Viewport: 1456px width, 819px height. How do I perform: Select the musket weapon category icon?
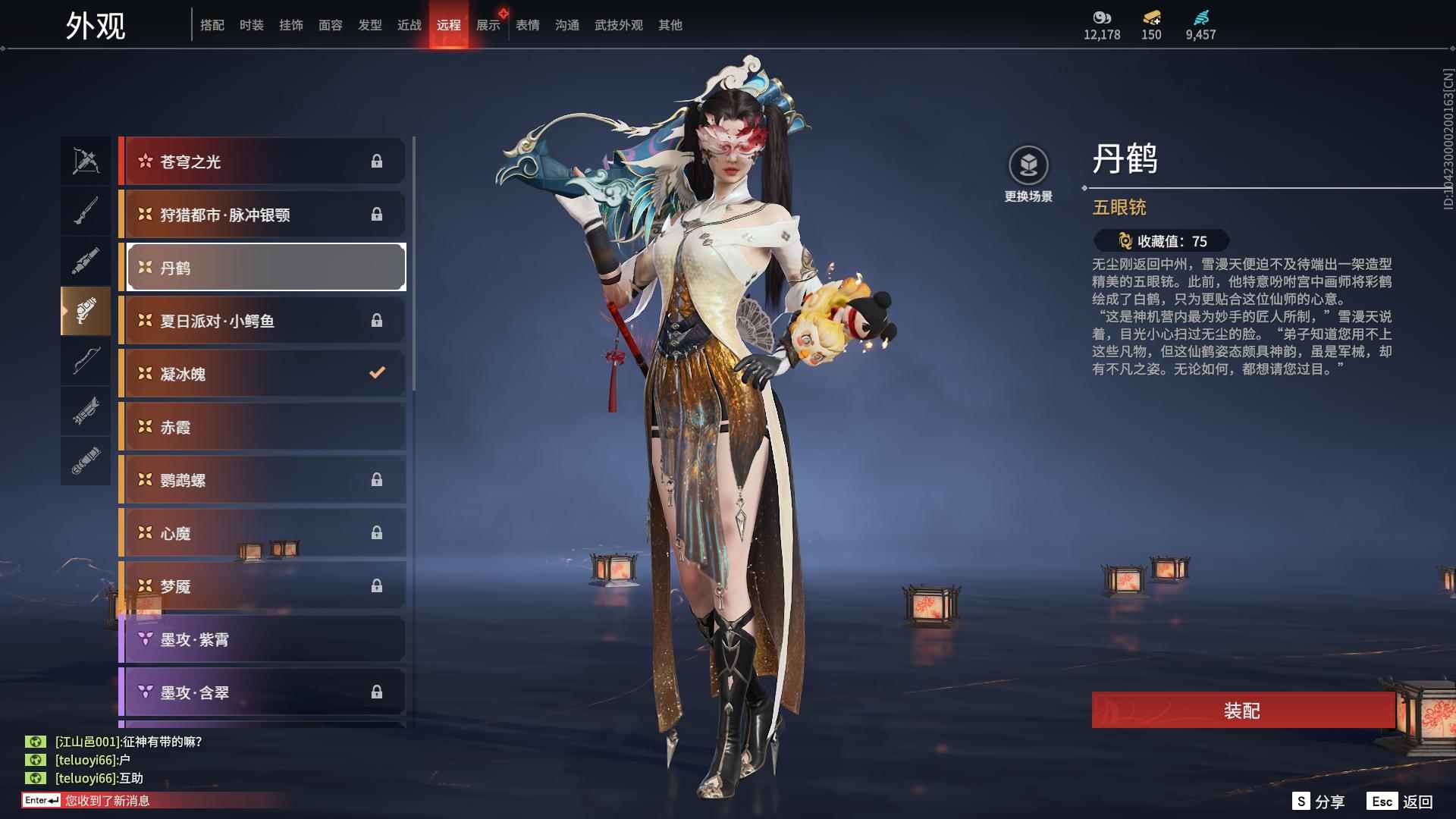point(86,210)
